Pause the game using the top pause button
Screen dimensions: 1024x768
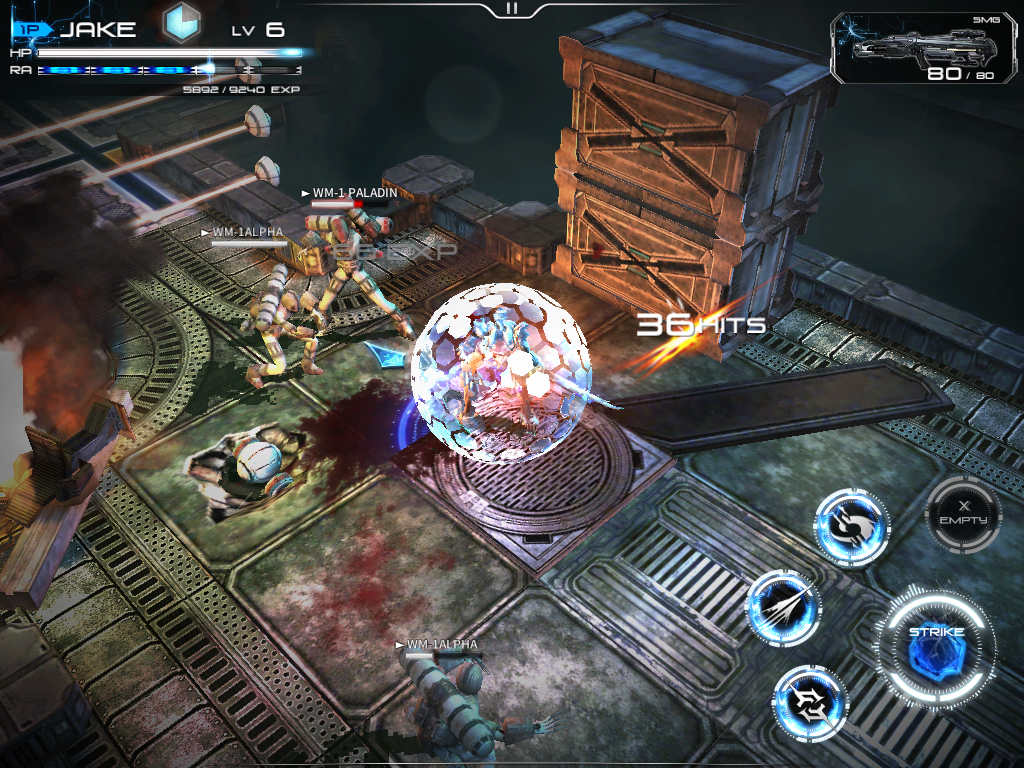pyautogui.click(x=512, y=8)
